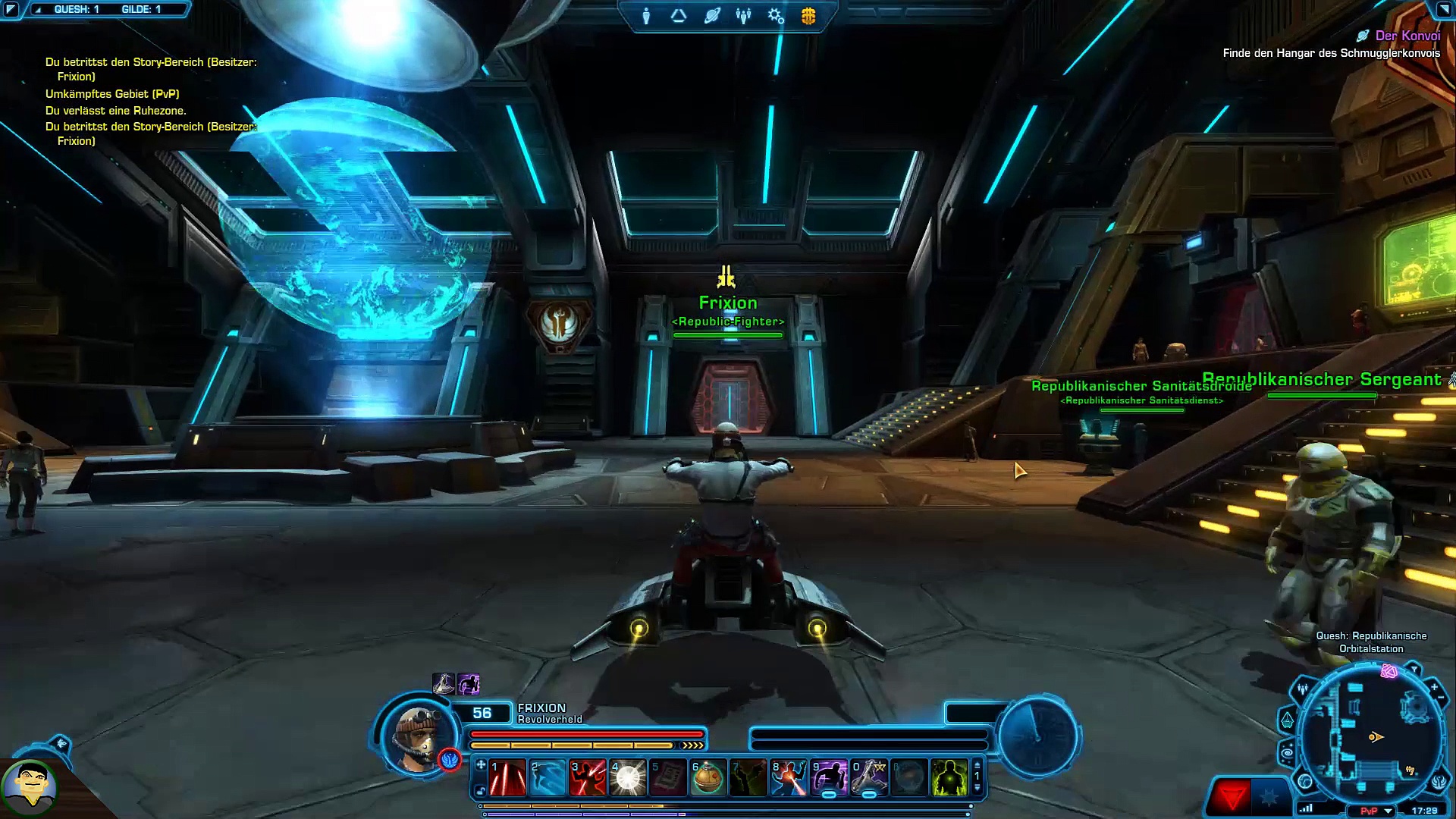1456x819 pixels.
Task: Select the Der Konvoi quest tracker entry
Action: pos(1407,36)
